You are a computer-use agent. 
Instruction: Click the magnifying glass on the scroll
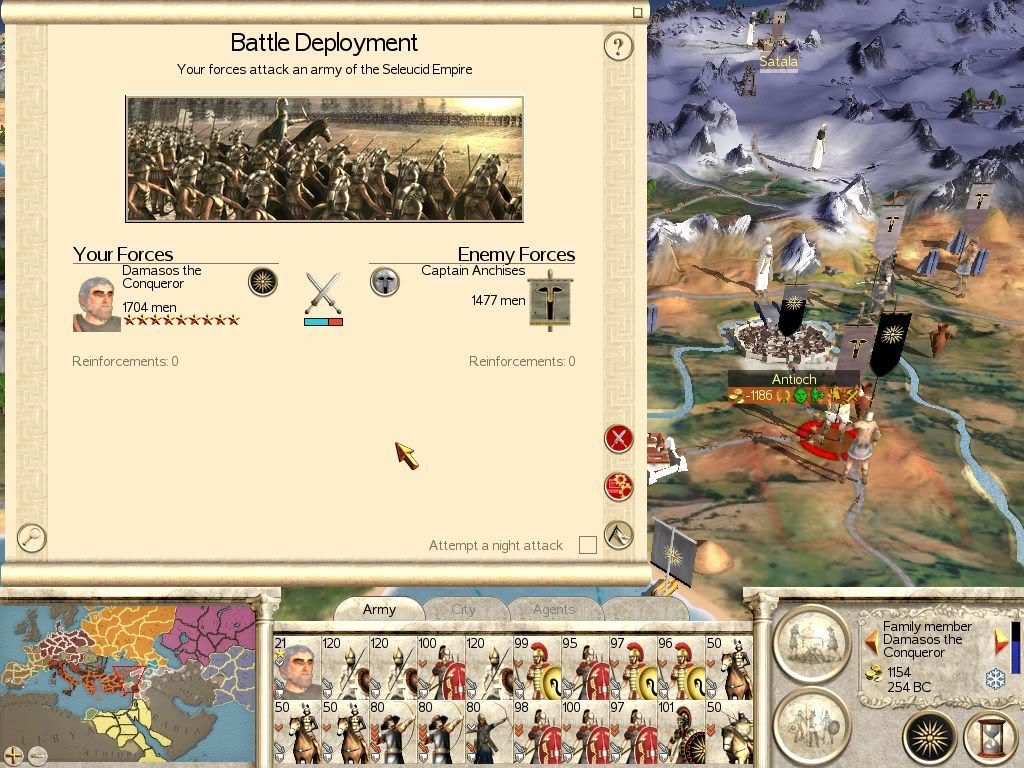coord(32,538)
